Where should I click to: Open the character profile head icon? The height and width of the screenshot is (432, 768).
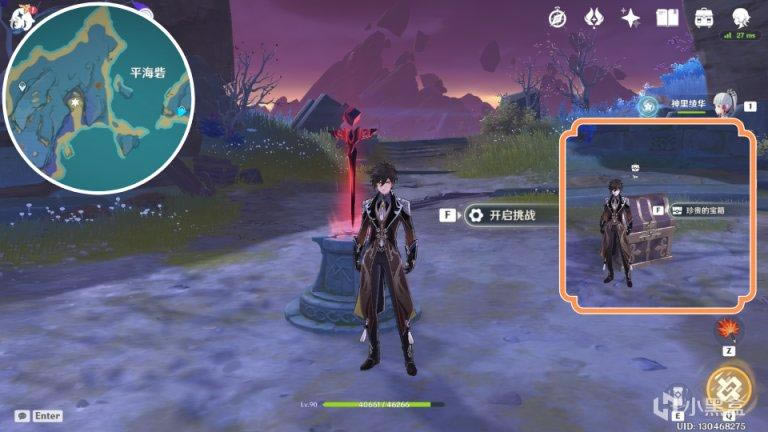(x=741, y=17)
